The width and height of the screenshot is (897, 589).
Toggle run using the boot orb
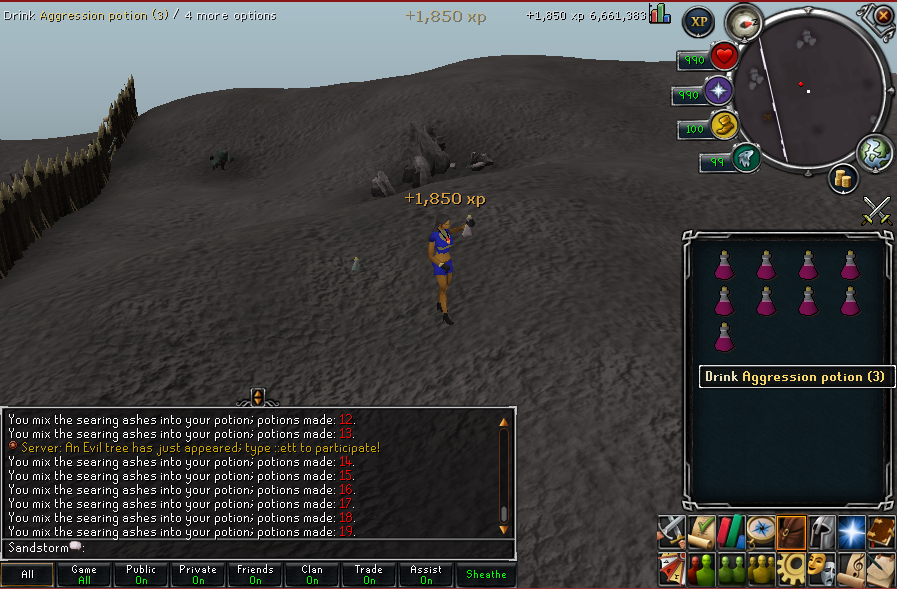pos(724,126)
